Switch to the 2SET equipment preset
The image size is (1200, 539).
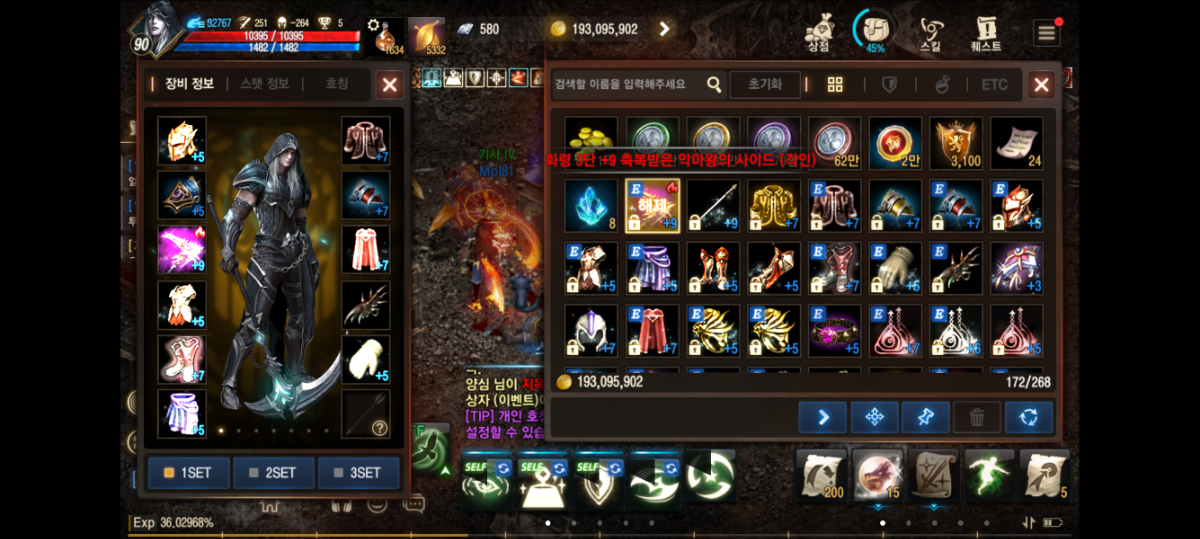[274, 473]
